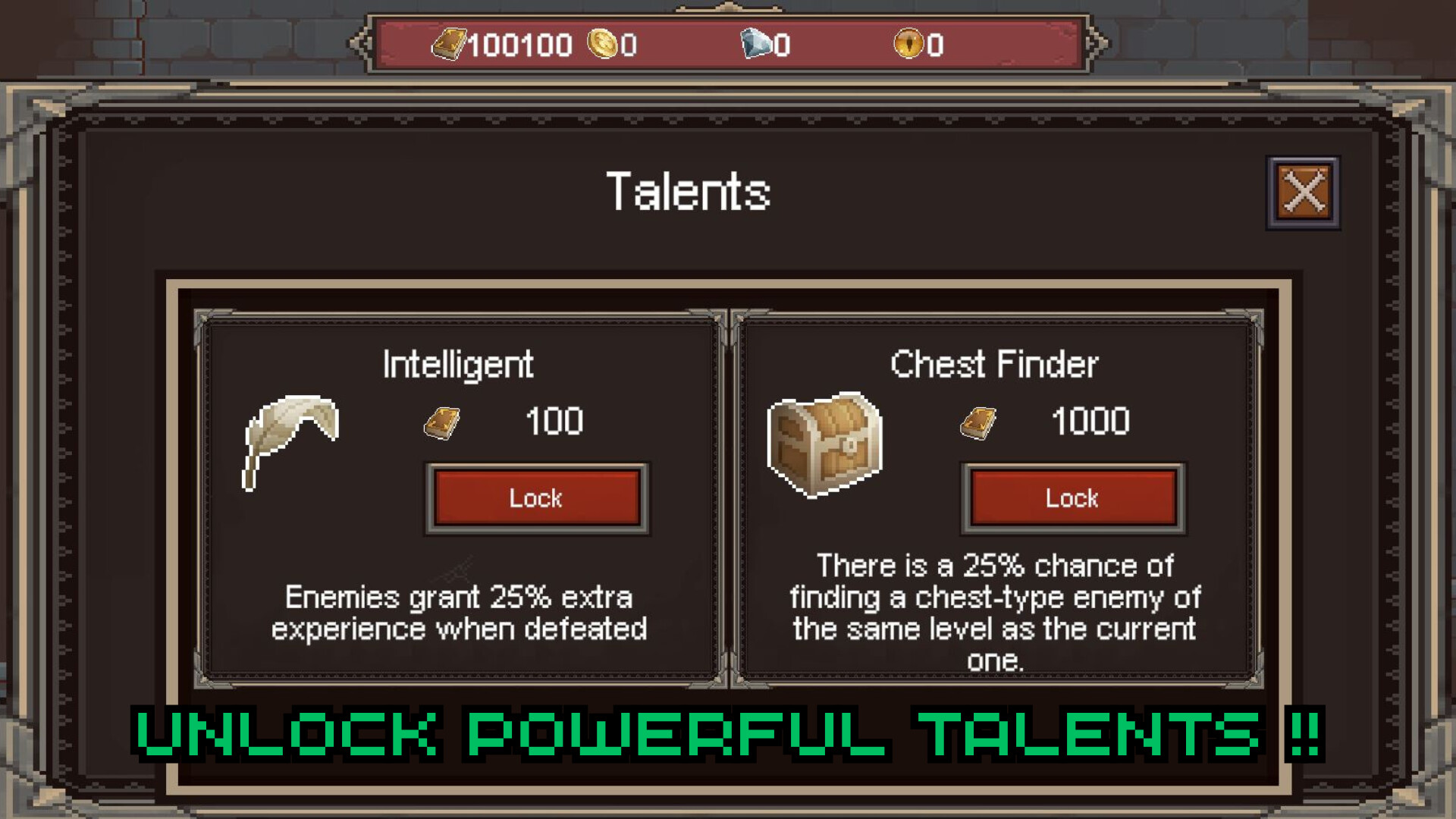This screenshot has width=1456, height=819.
Task: Click the book cost icon beside 1000
Action: coord(978,423)
